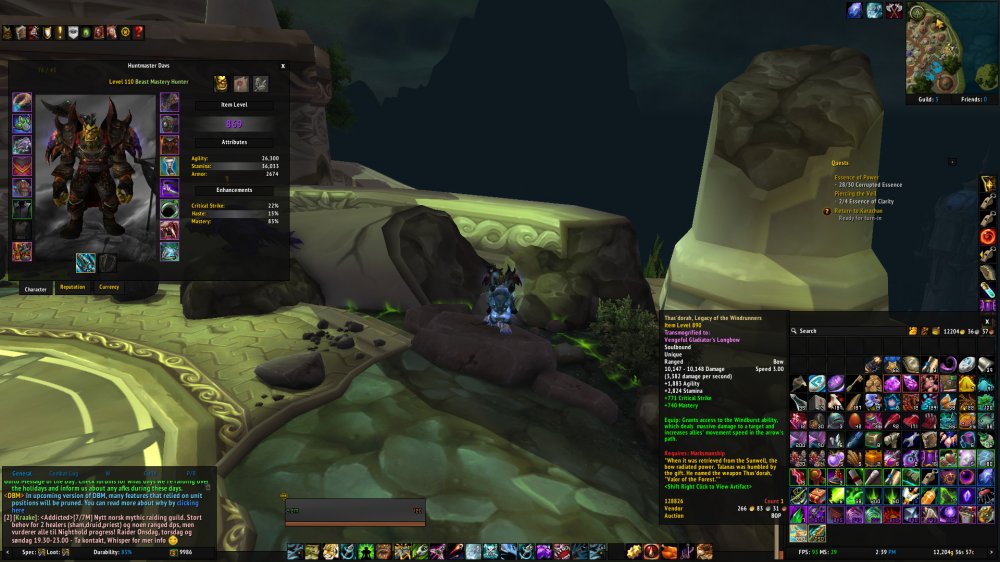Switch to the Reputation tab

tap(72, 287)
